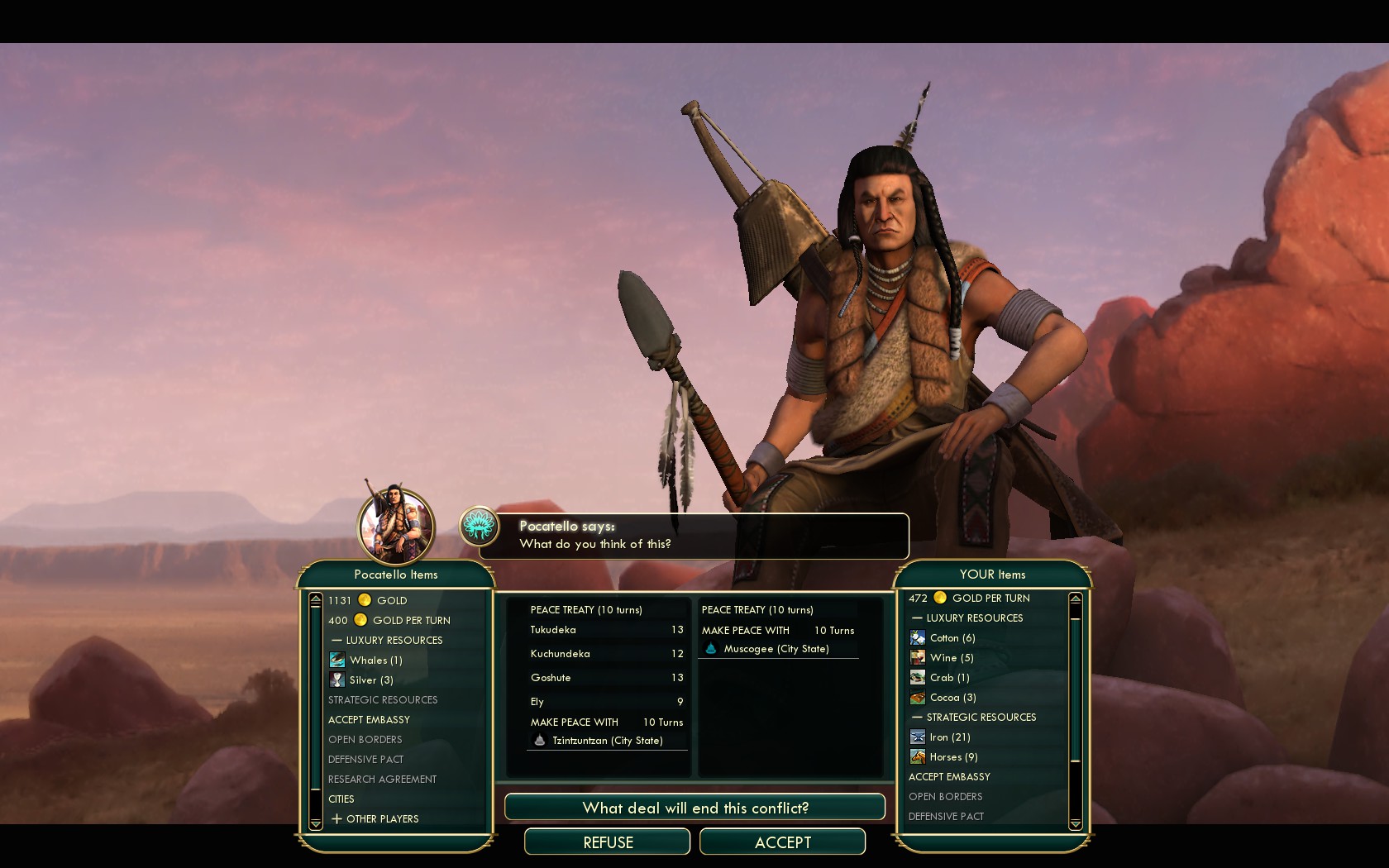Click Pocatello's leader portrait icon

tap(396, 527)
